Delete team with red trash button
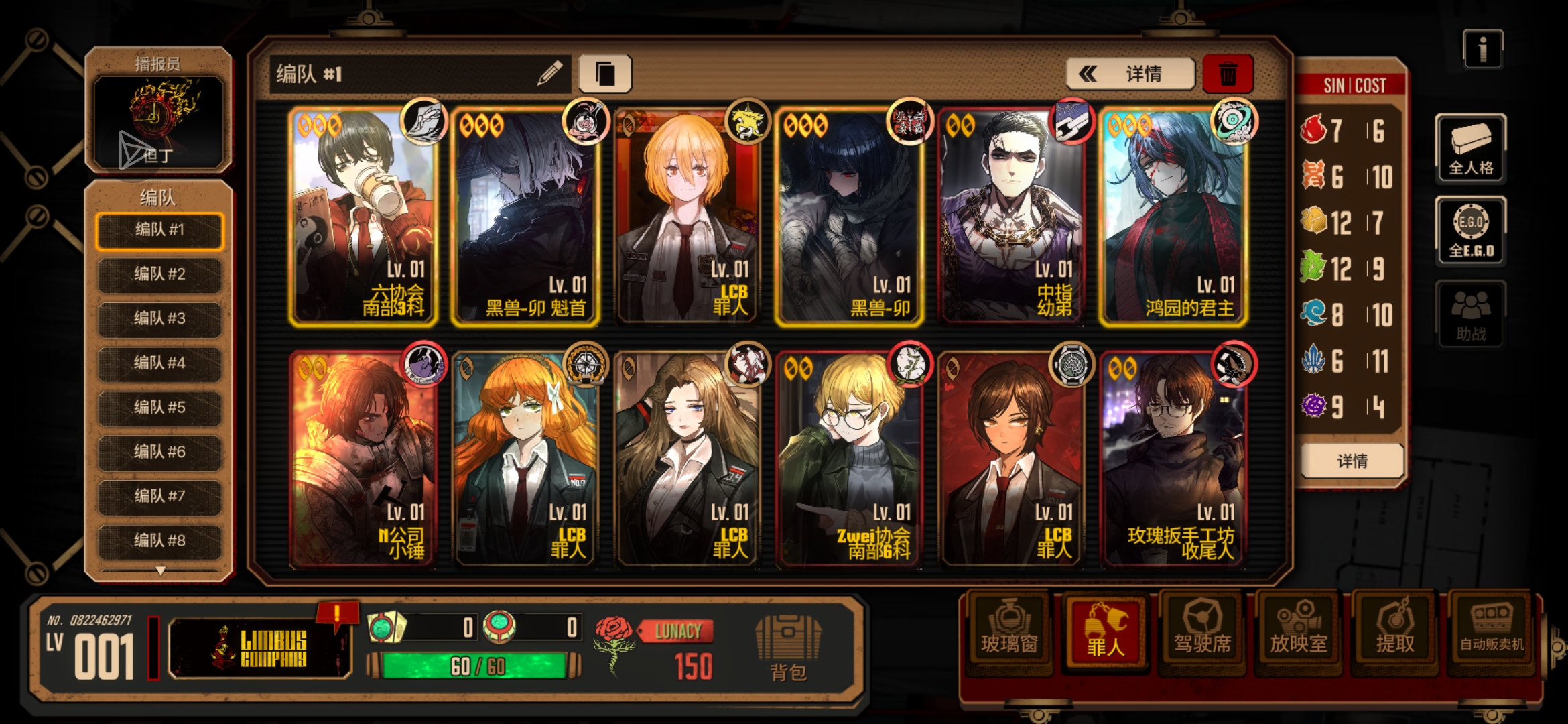Screen dimensions: 1568x724 (x=1228, y=74)
